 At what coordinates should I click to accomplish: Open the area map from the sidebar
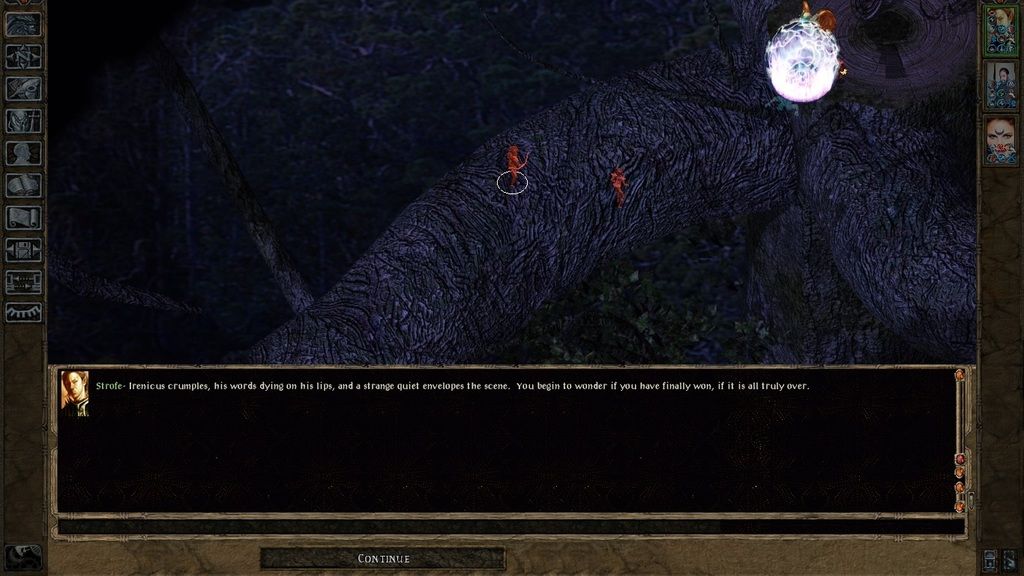tap(23, 57)
